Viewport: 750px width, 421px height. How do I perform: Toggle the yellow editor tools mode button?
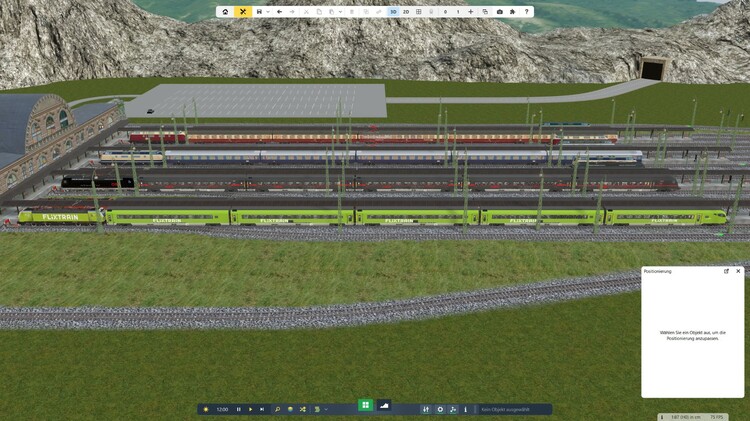click(243, 12)
